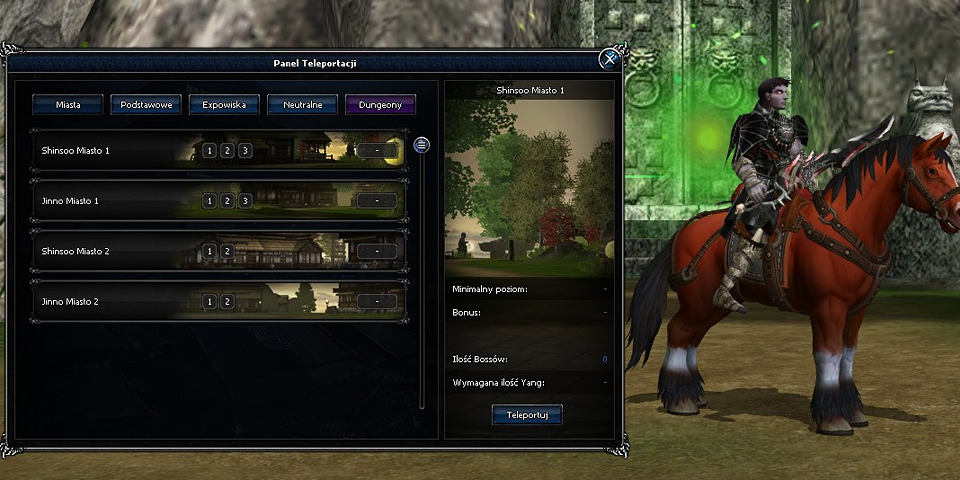Select channel 2 for Shinsoo Miasto 2

click(227, 251)
